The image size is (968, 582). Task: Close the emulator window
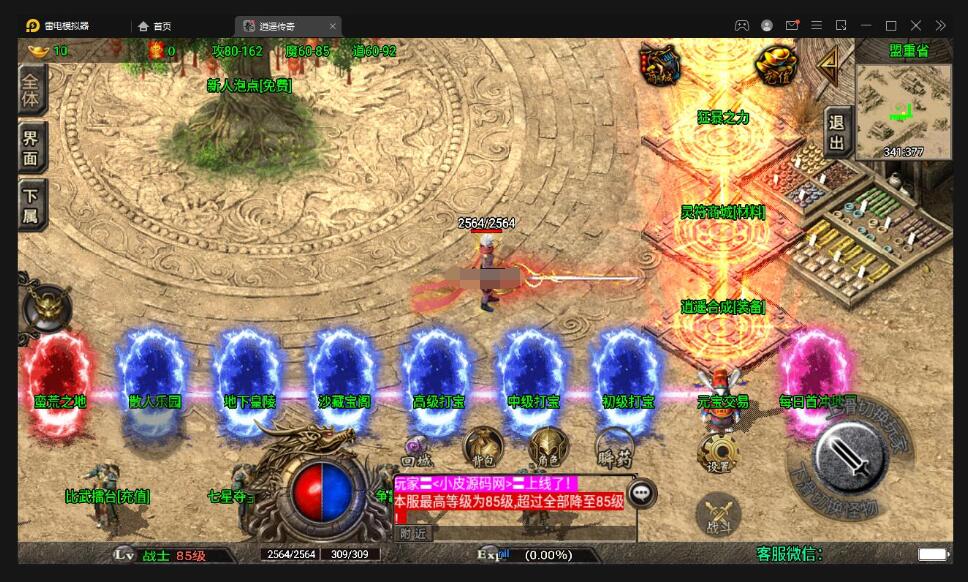click(915, 25)
